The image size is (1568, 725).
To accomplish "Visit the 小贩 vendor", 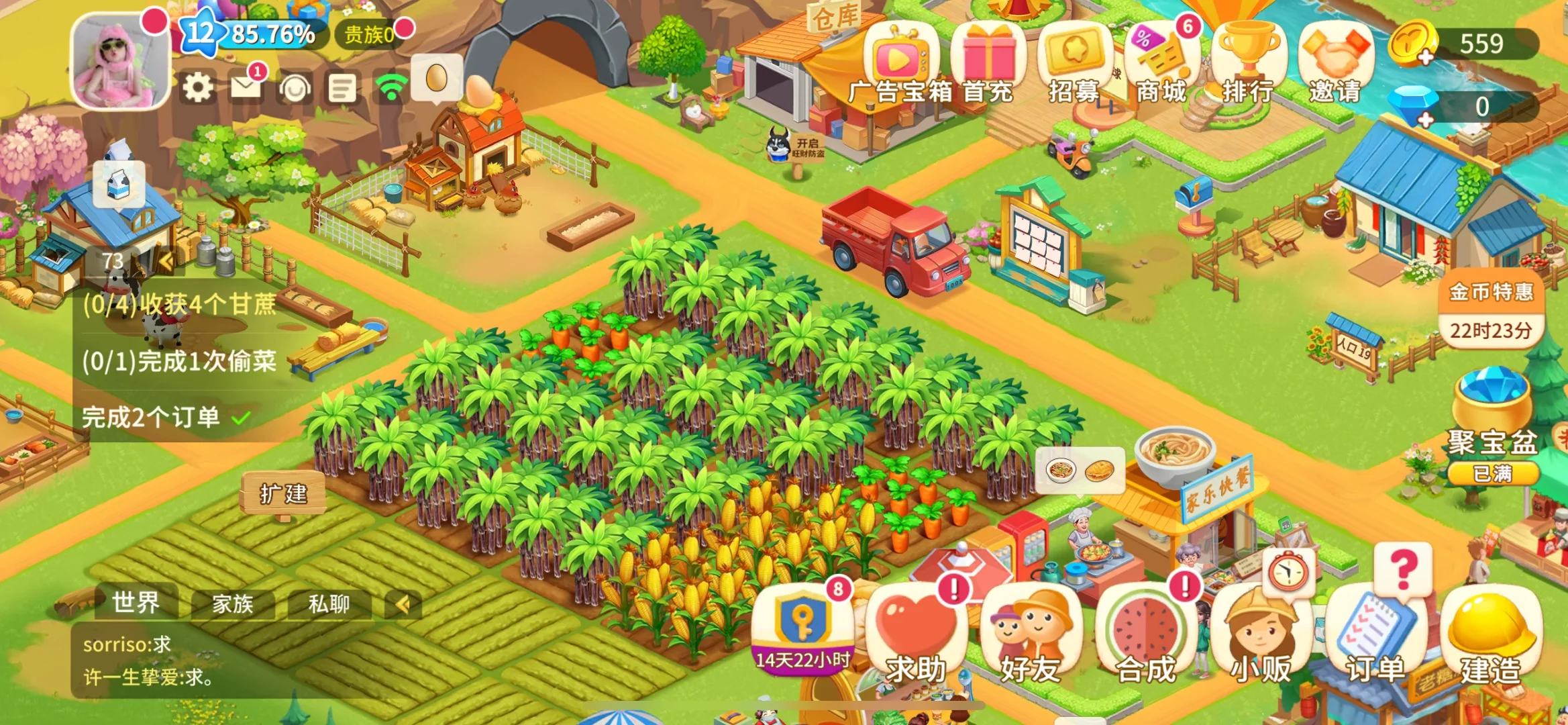I will [x=1261, y=634].
